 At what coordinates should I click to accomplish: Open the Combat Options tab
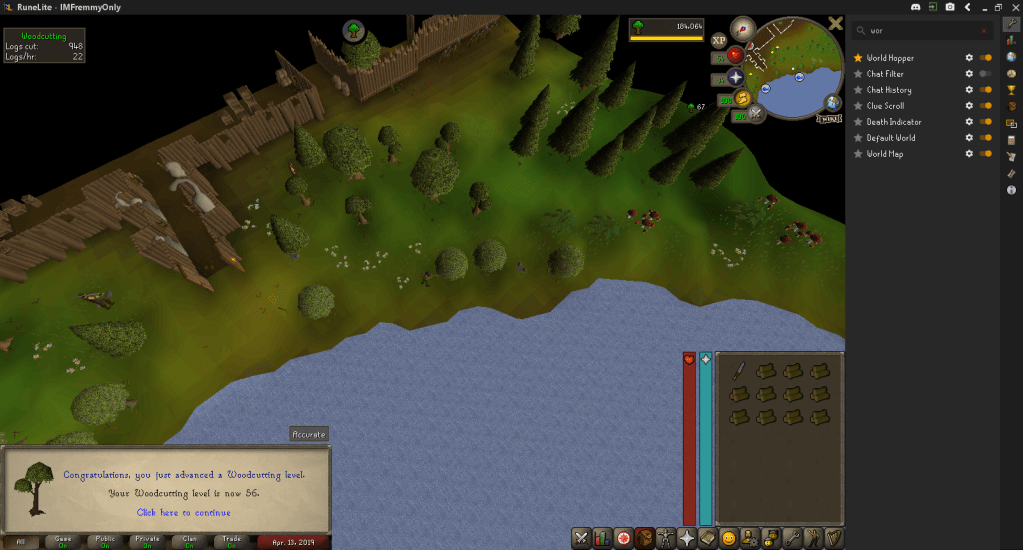580,538
